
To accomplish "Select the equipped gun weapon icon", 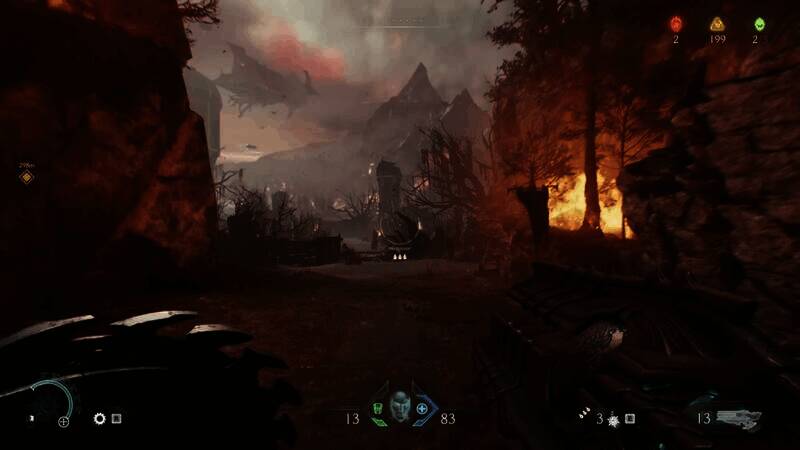I will click(738, 416).
